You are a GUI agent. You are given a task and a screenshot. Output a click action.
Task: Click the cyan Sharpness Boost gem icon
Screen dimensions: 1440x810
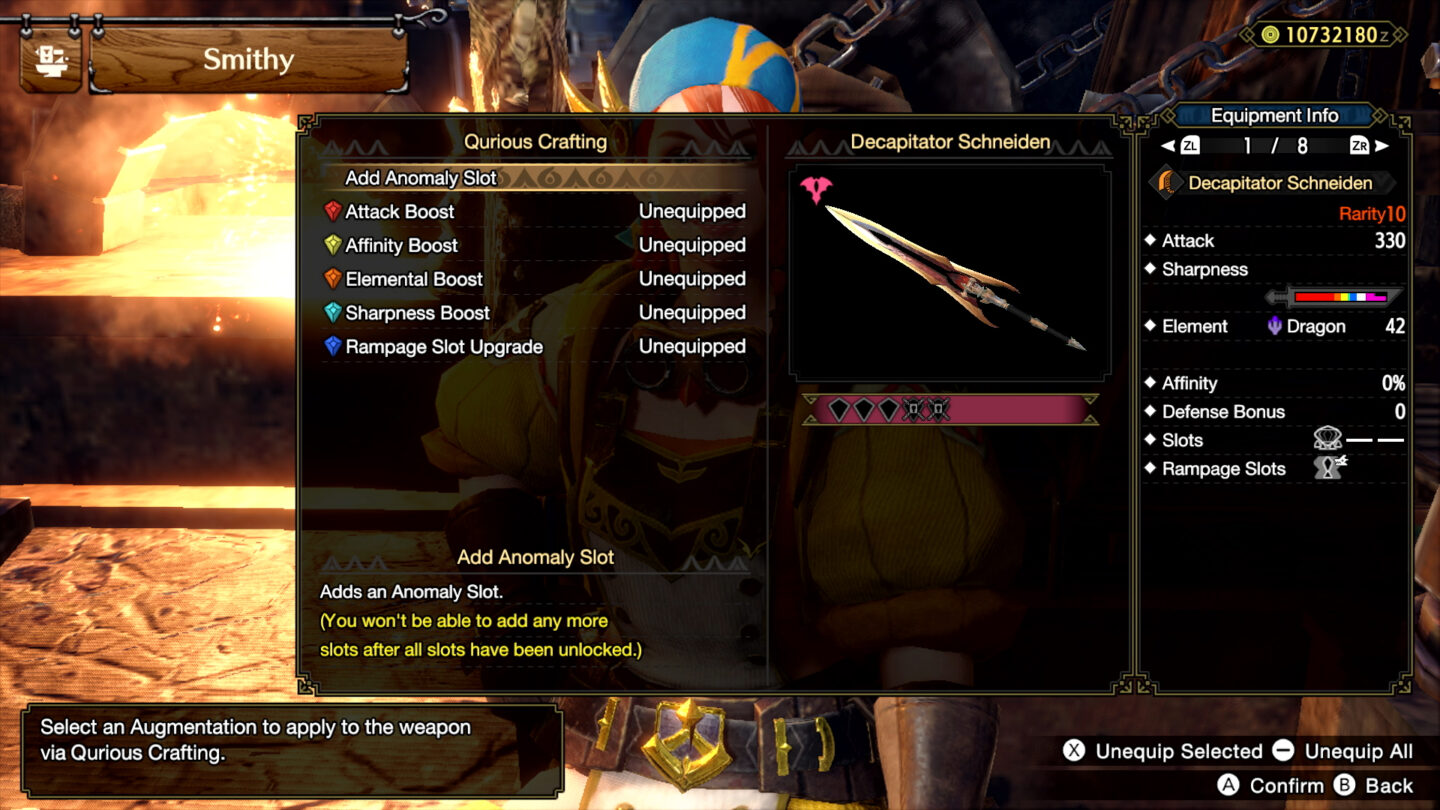click(x=333, y=313)
